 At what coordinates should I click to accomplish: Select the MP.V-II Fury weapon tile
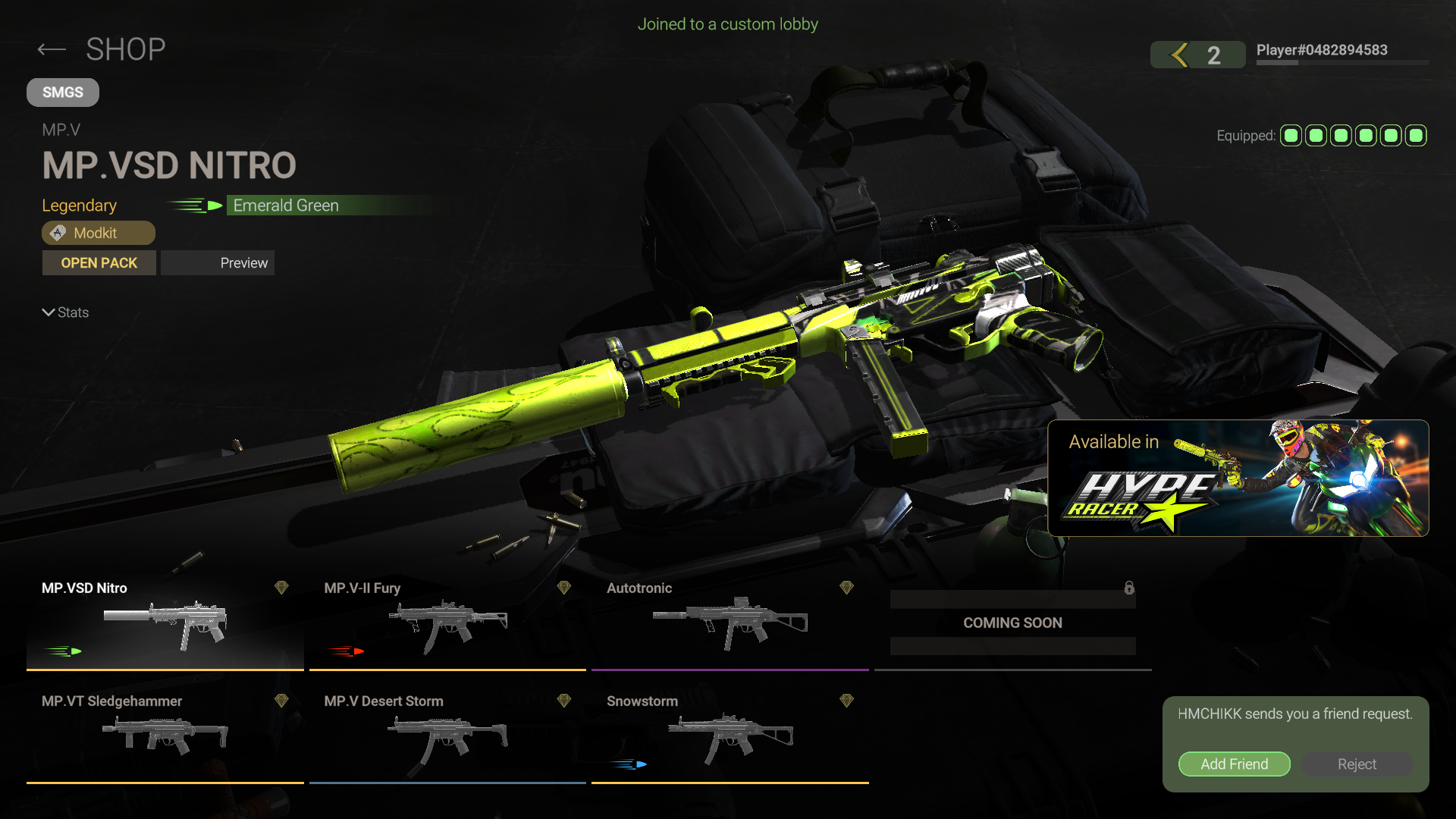(x=447, y=623)
